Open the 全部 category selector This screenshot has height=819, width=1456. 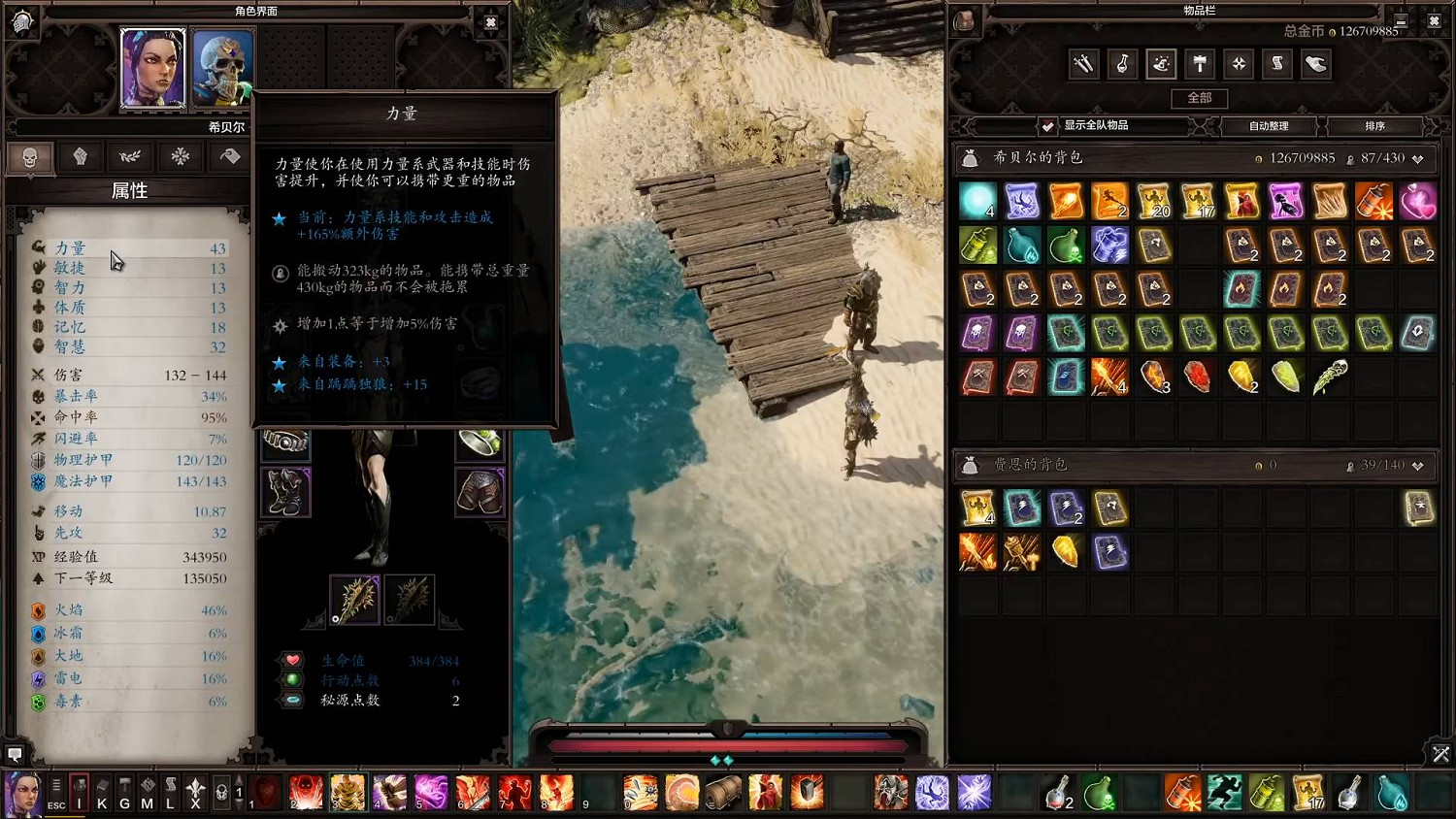[x=1200, y=98]
